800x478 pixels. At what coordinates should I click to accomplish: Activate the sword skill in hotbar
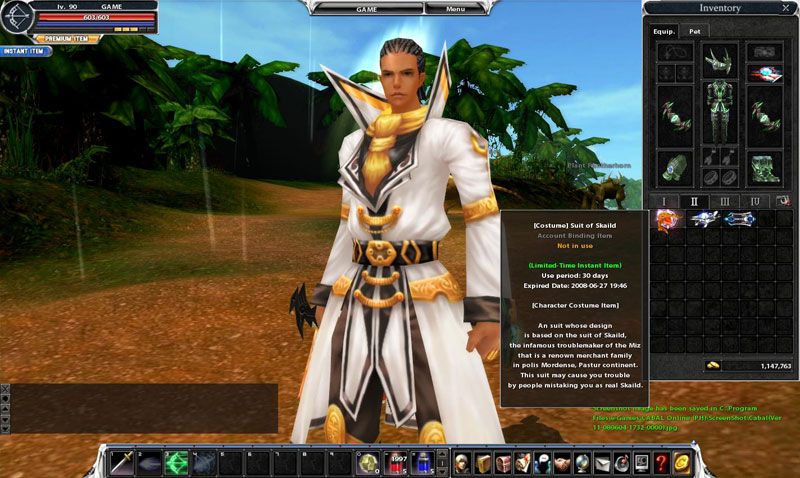pyautogui.click(x=122, y=462)
